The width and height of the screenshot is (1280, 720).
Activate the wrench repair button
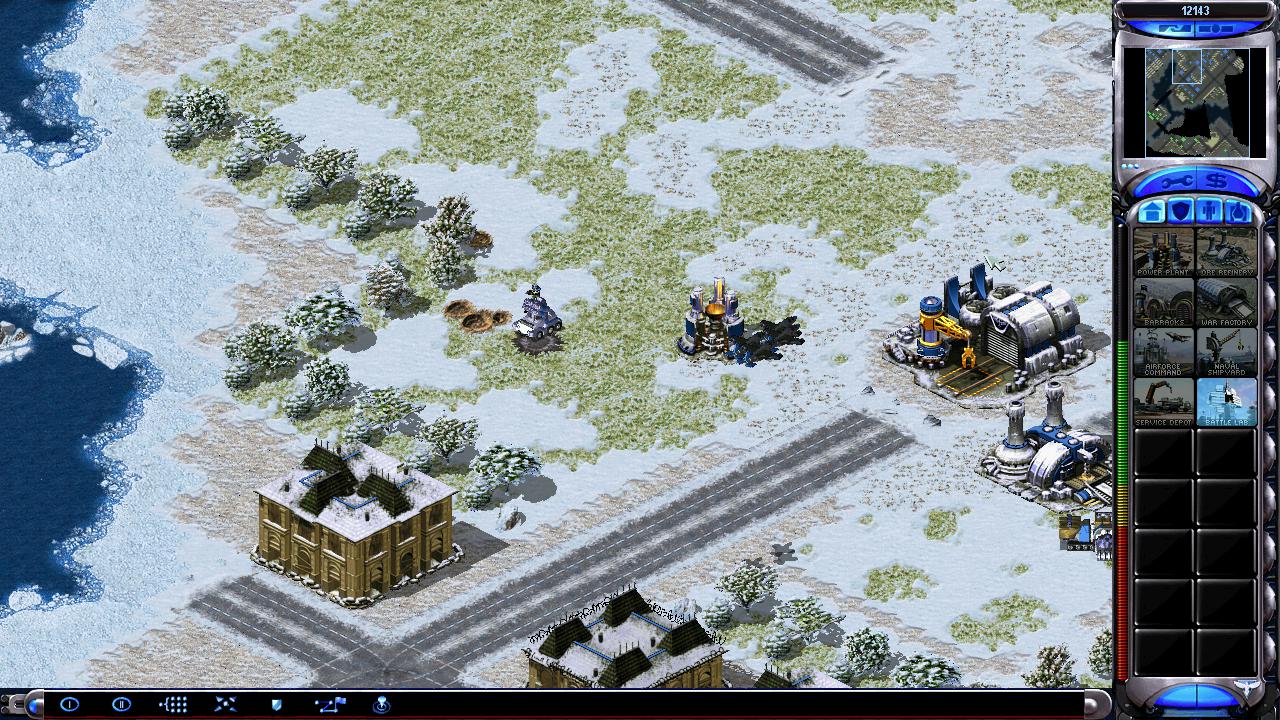click(x=1176, y=181)
